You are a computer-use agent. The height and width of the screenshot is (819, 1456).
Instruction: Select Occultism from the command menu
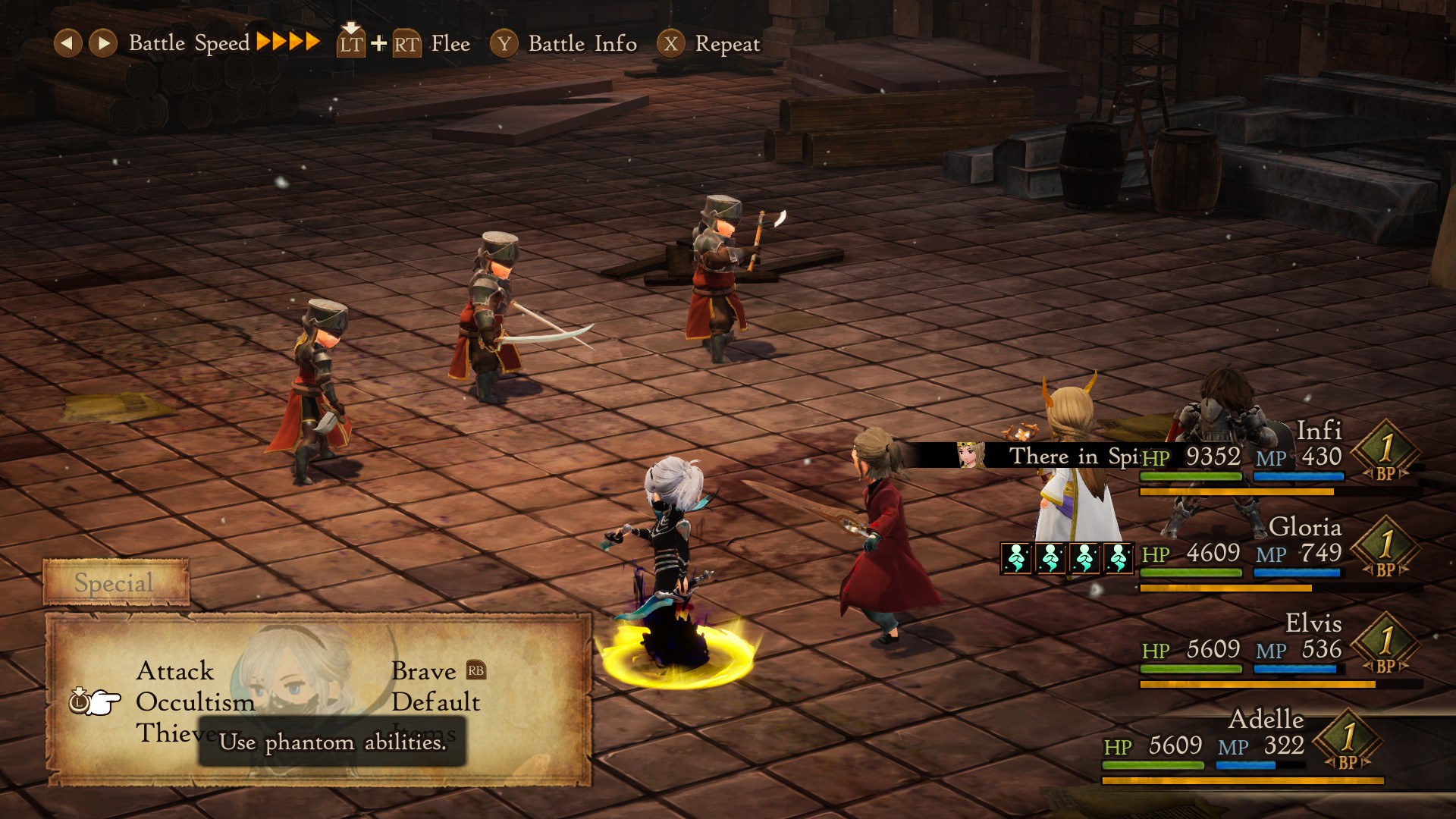pyautogui.click(x=195, y=702)
